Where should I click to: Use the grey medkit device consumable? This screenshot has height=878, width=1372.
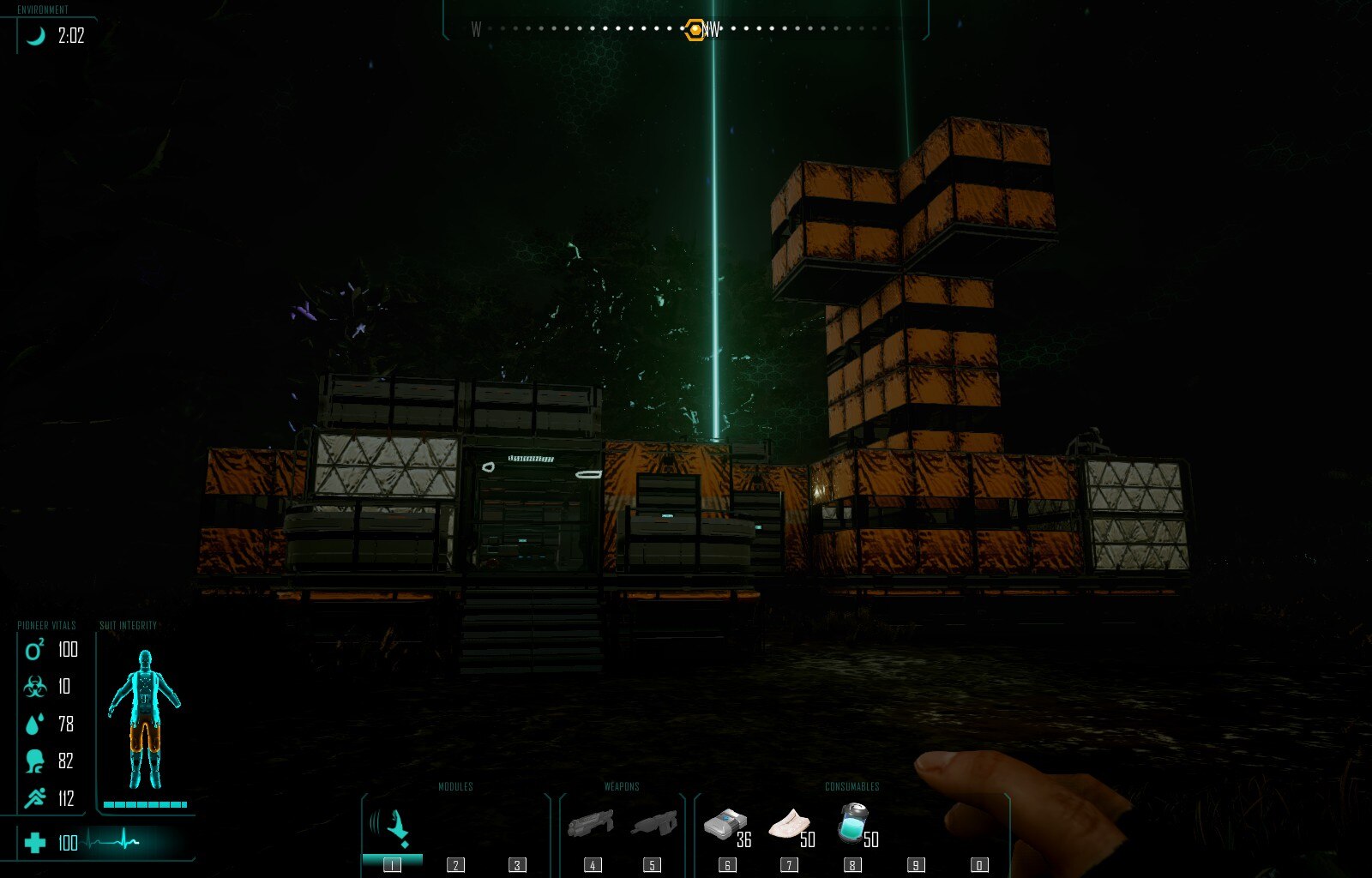click(725, 827)
